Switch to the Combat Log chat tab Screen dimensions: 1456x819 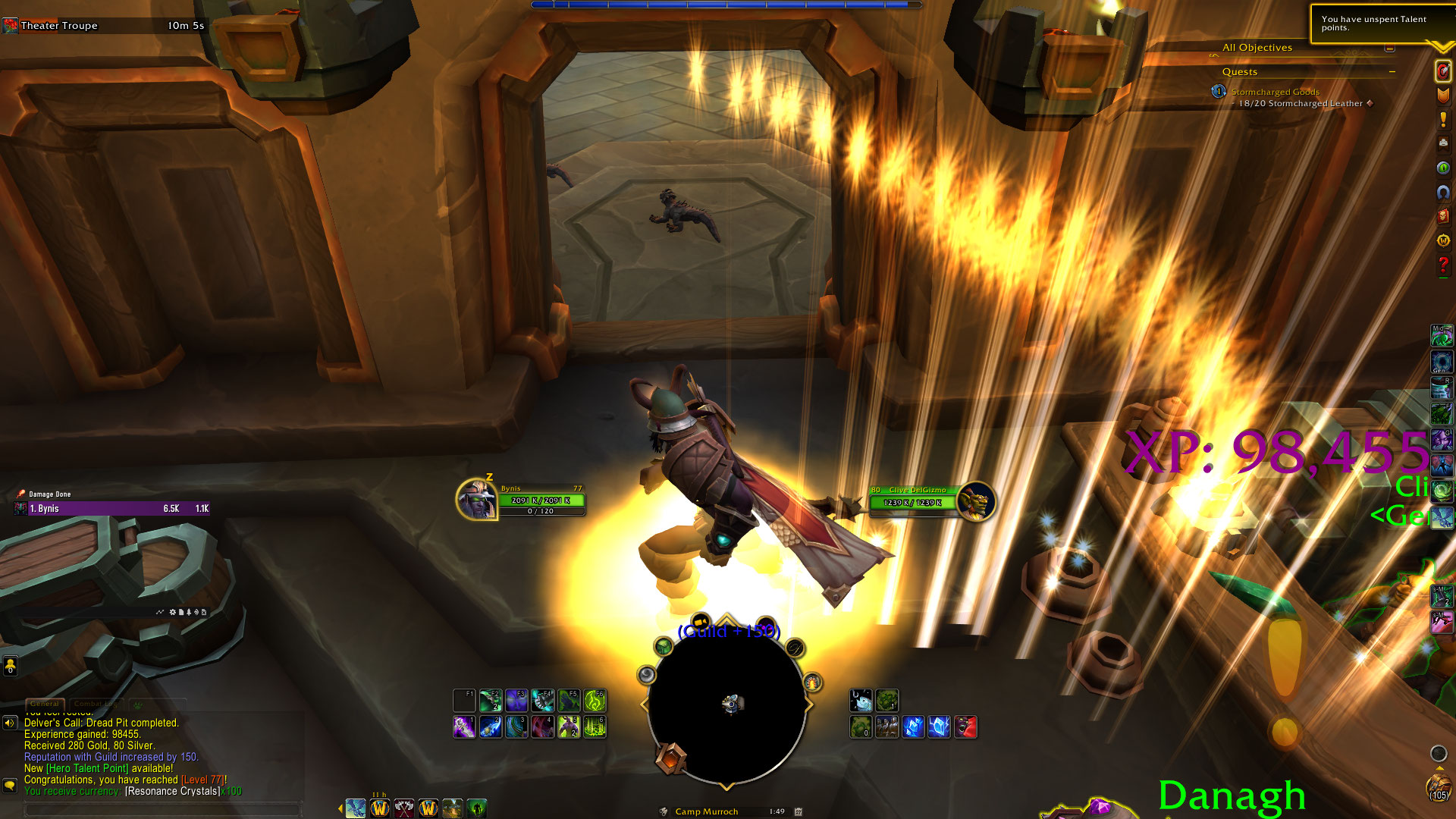click(x=96, y=704)
